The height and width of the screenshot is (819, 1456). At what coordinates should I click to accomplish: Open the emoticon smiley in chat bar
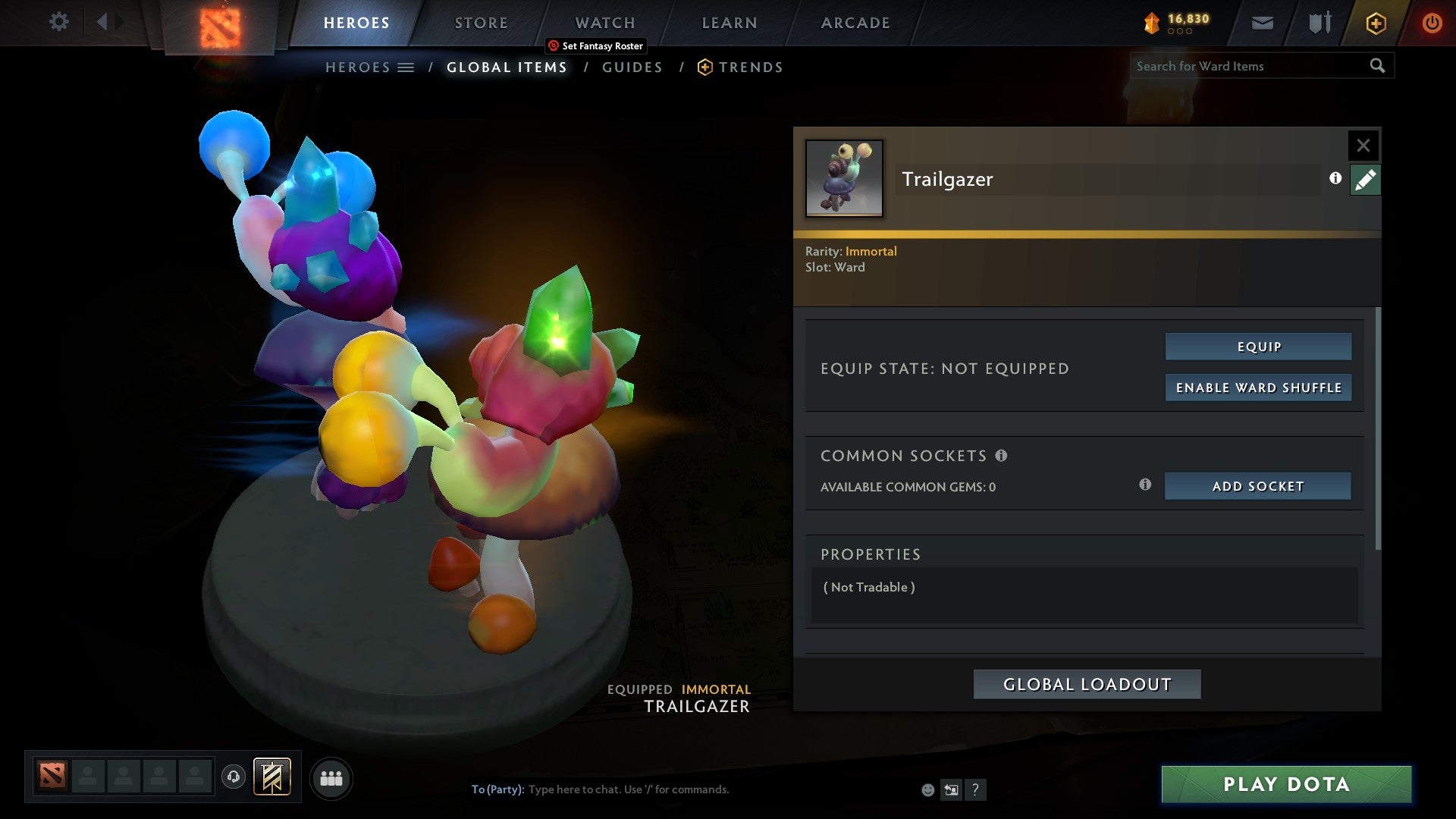tap(927, 790)
